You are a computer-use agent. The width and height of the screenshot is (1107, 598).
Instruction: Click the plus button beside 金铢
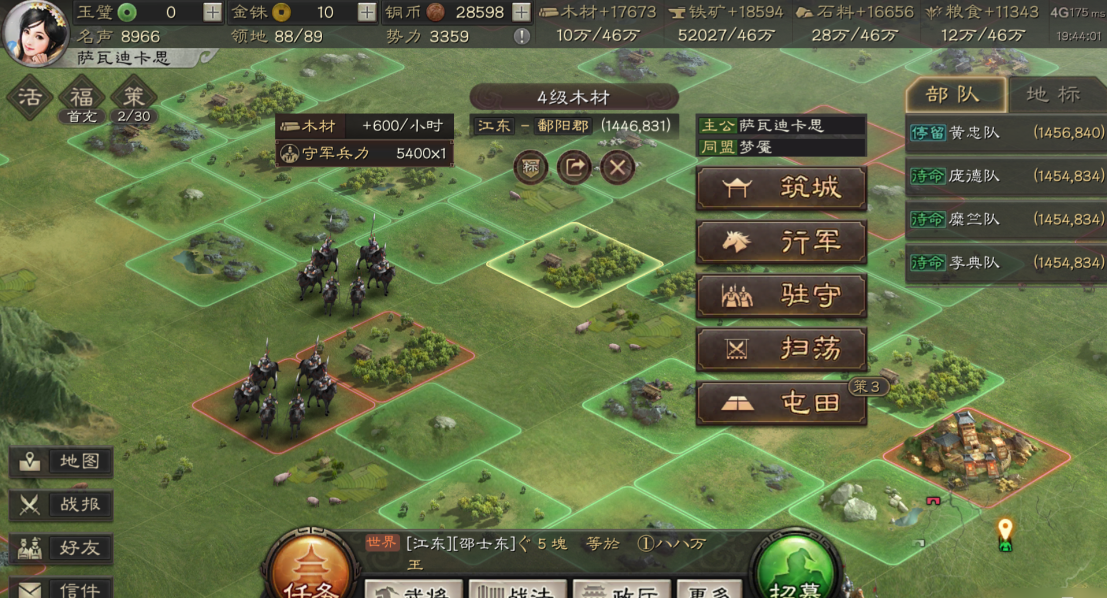(x=367, y=12)
